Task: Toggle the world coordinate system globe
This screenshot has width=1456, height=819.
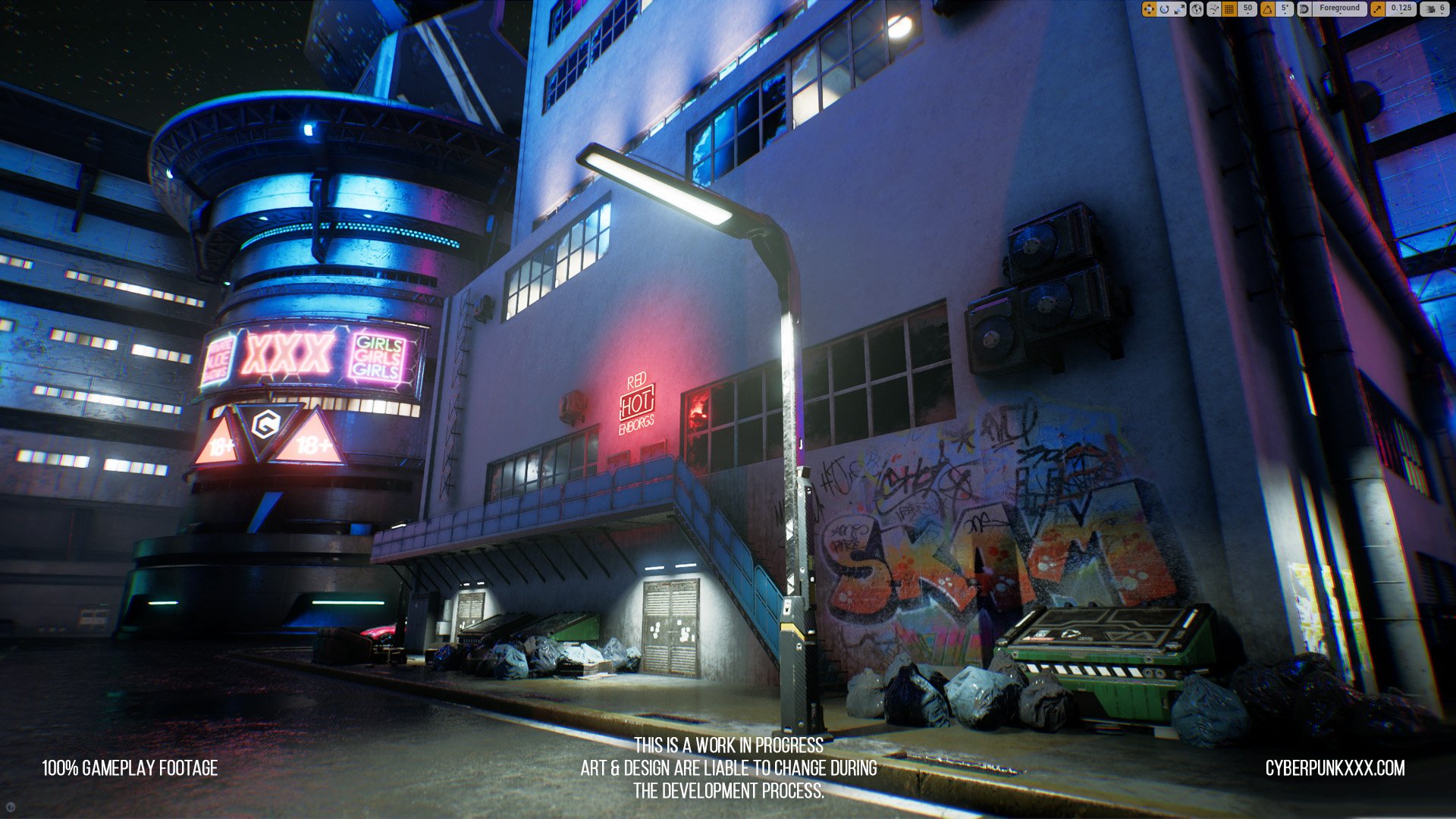Action: [x=1197, y=9]
